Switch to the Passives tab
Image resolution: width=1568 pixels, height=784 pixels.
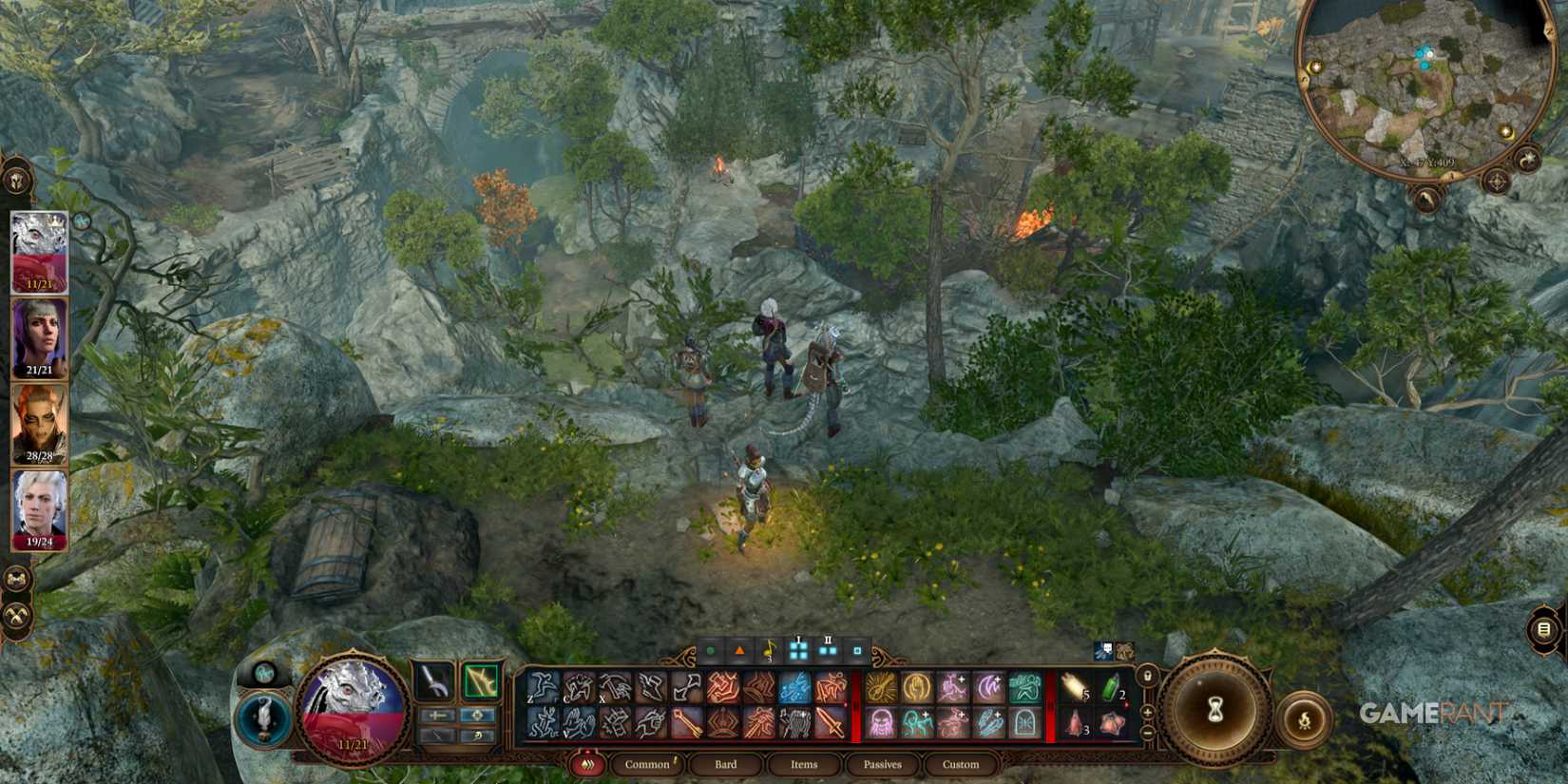882,764
